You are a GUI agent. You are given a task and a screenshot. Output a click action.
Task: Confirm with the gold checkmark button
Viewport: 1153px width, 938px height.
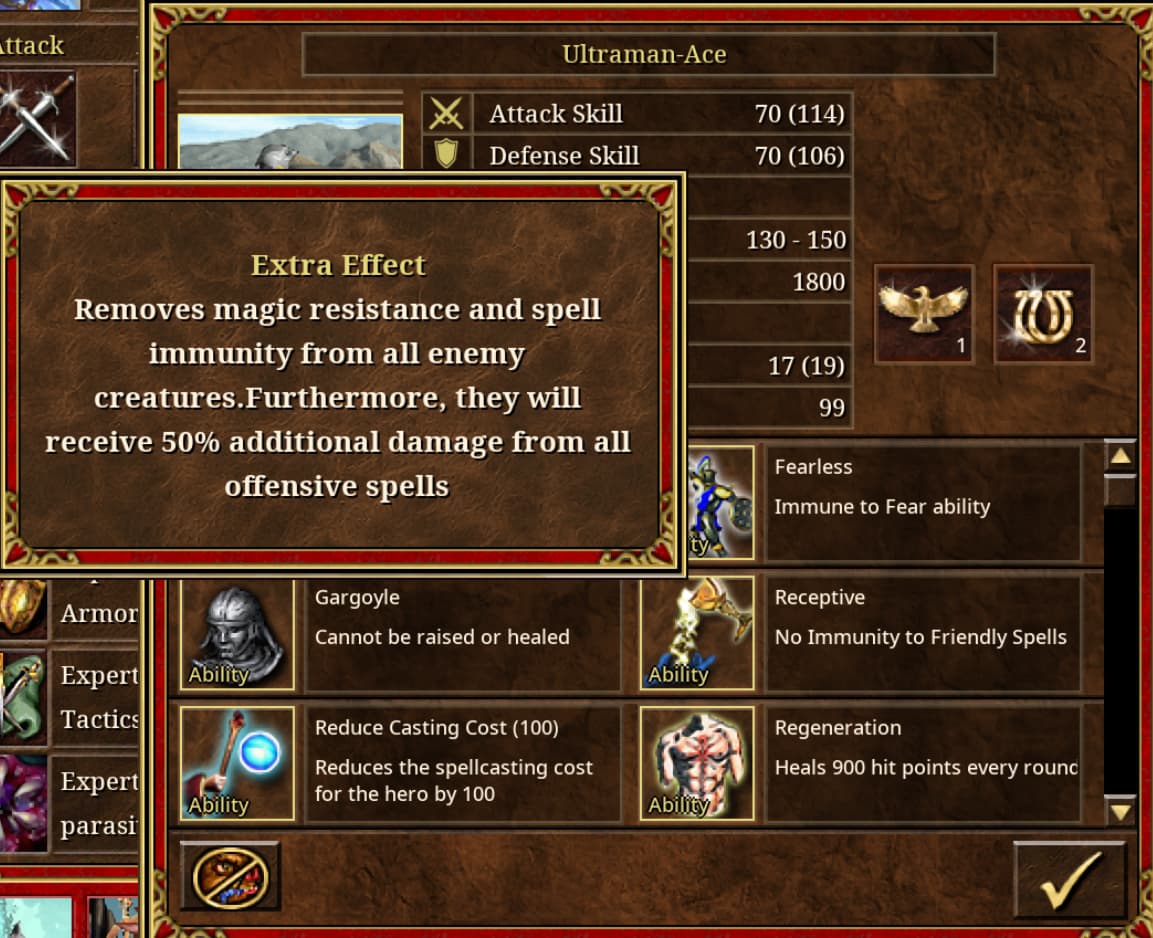pyautogui.click(x=1069, y=877)
